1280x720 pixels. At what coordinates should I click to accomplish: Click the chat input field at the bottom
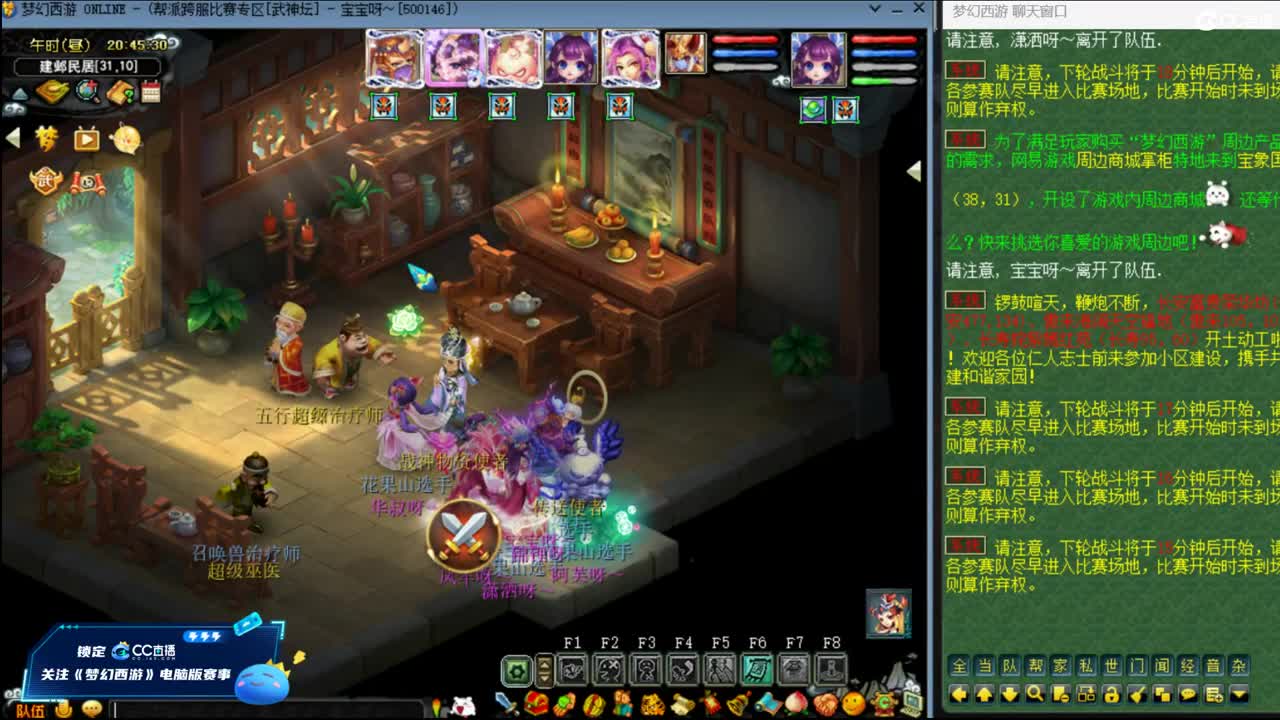[250, 711]
